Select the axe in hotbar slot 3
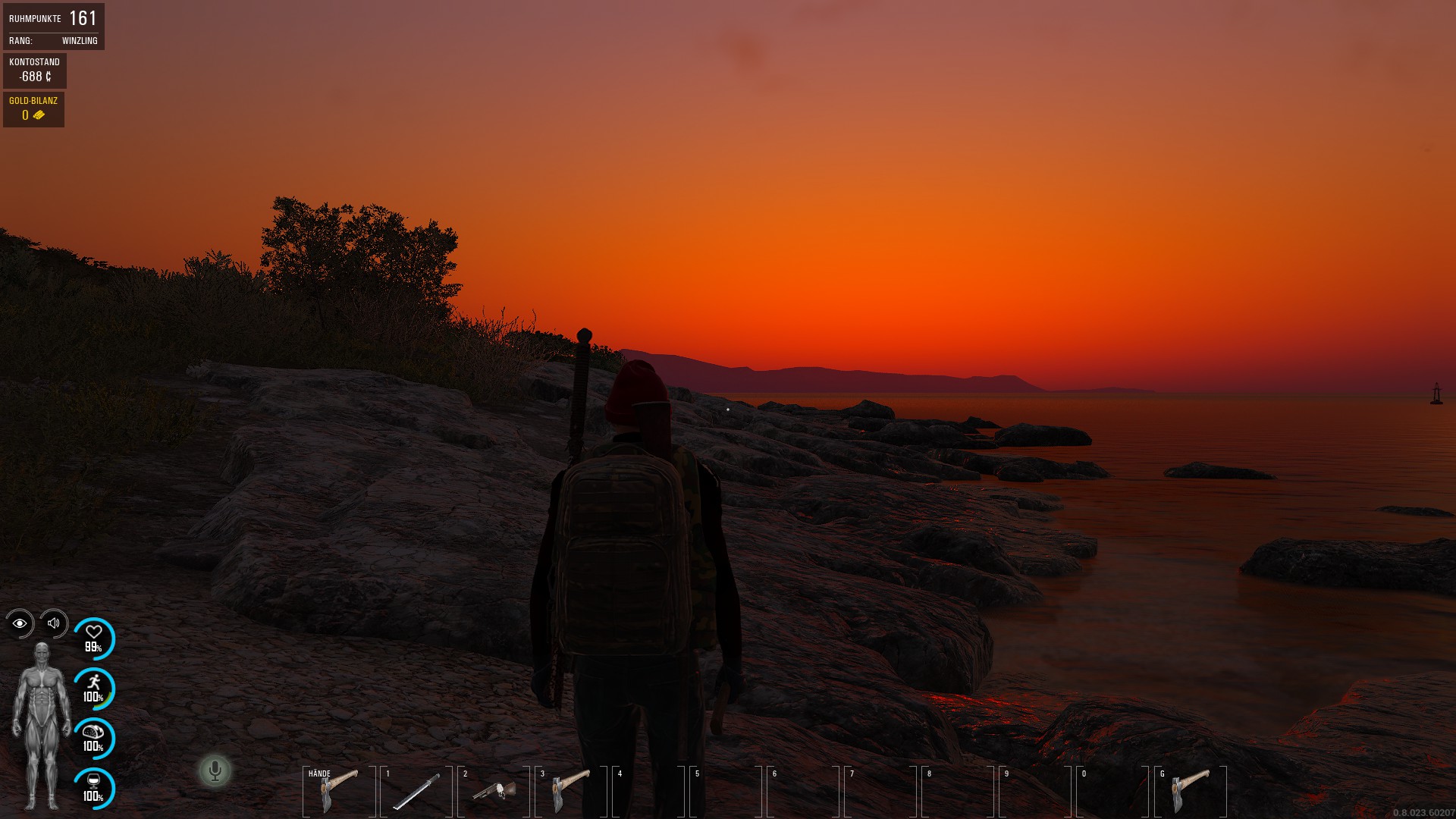The height and width of the screenshot is (819, 1456). pos(571,791)
